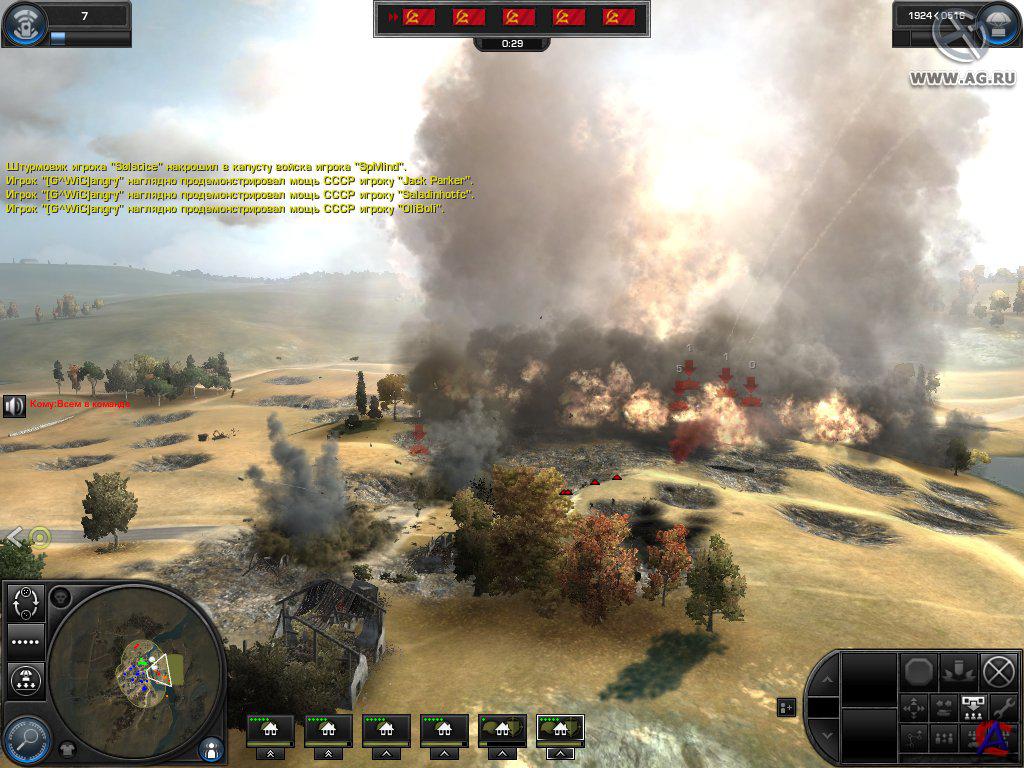
Task: Activate the wrench repair command
Action: 999,706
